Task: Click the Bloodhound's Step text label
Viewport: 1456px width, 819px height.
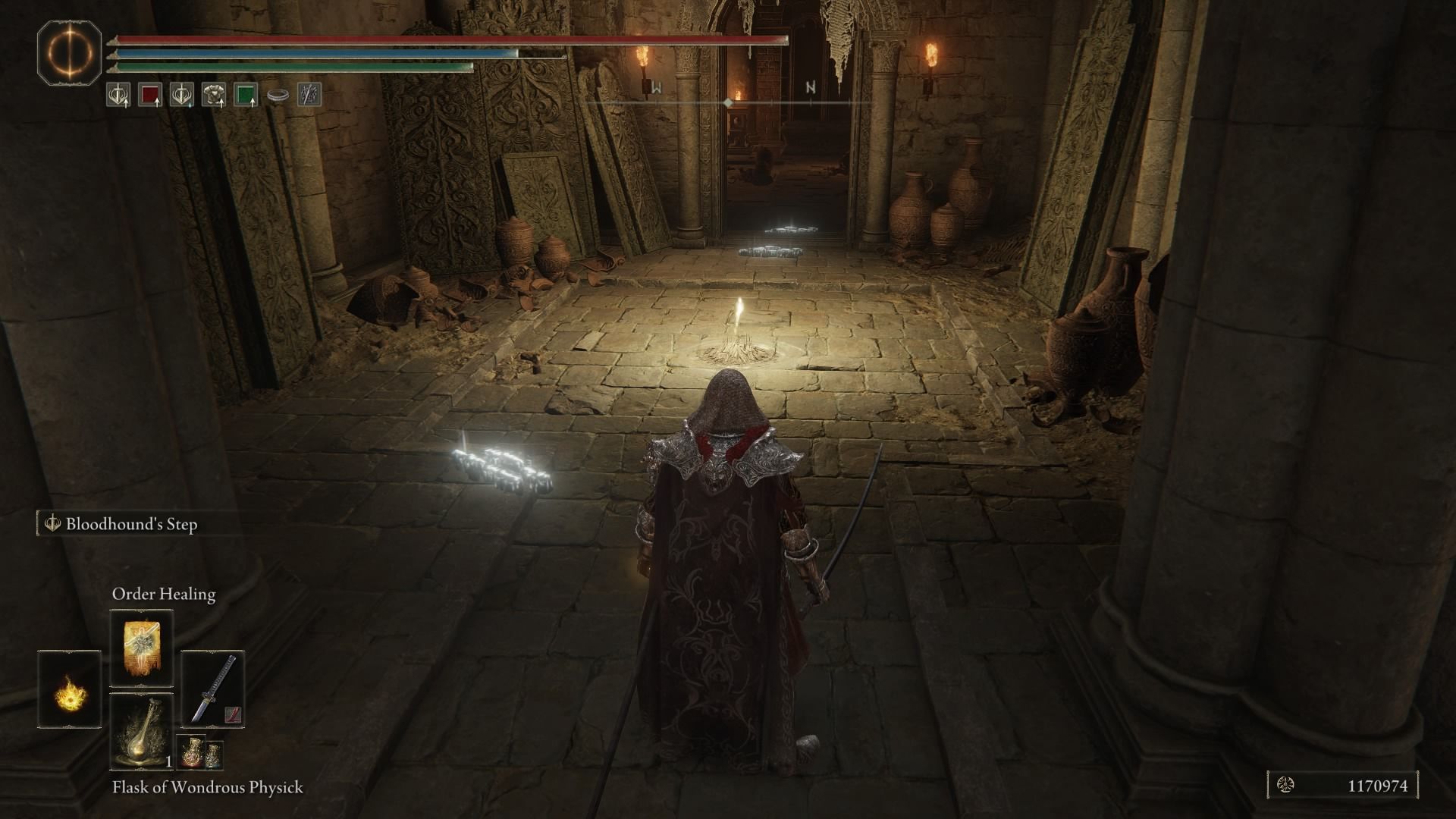Action: coord(131,524)
